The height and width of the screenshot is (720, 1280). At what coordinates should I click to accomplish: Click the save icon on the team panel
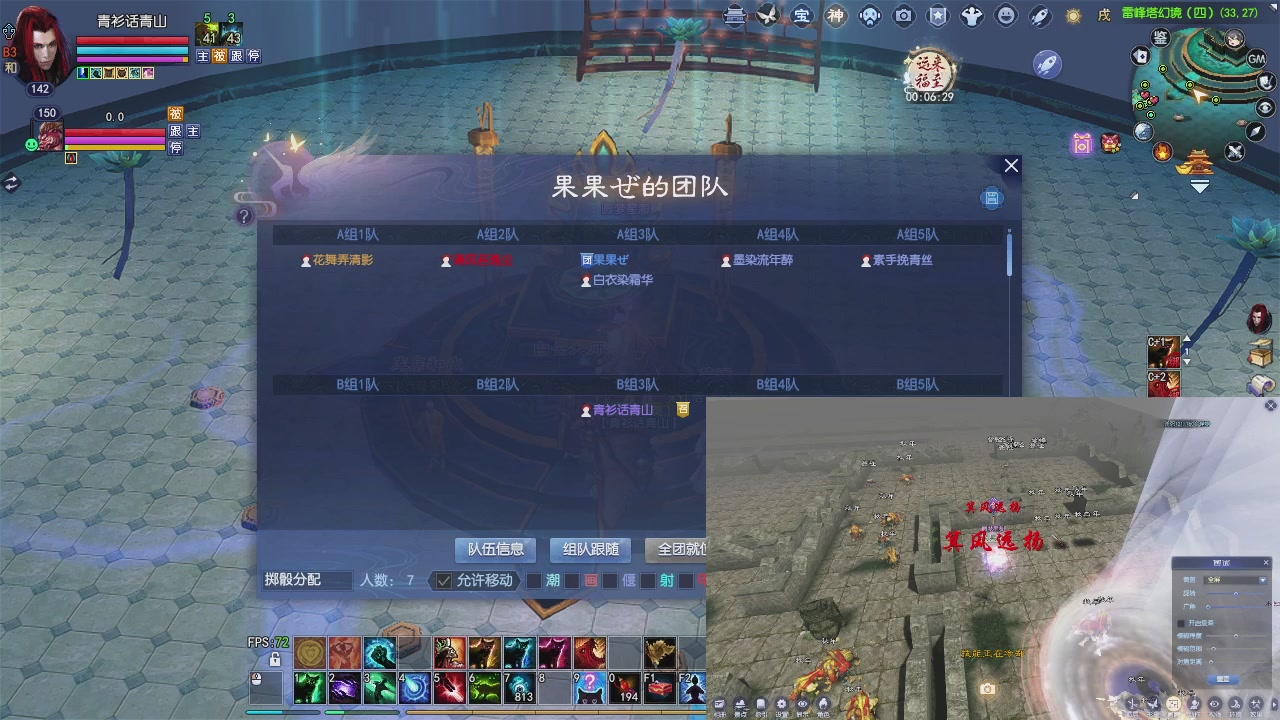tap(991, 198)
